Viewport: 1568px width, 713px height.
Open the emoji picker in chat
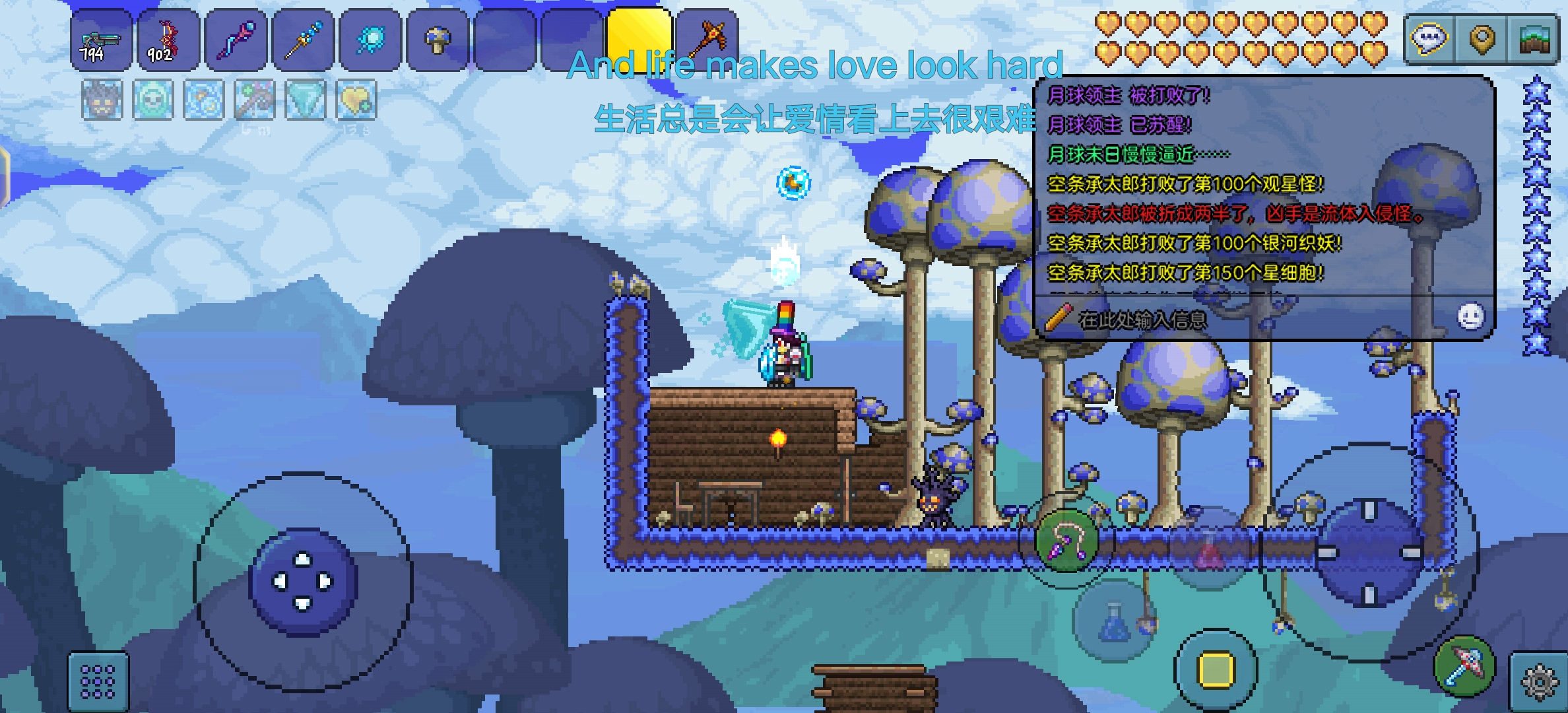1470,317
